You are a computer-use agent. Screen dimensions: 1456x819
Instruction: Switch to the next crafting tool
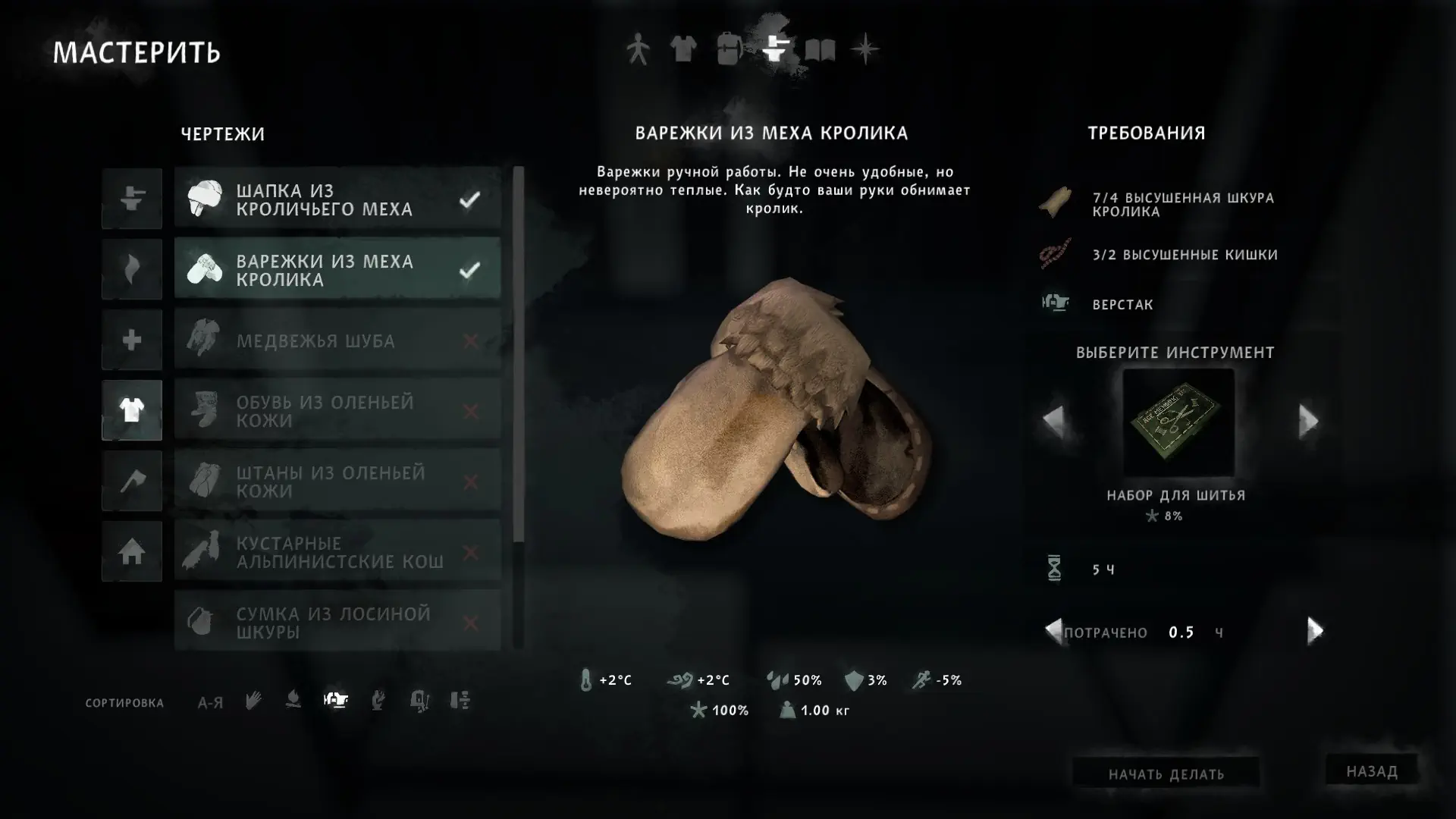(1308, 421)
